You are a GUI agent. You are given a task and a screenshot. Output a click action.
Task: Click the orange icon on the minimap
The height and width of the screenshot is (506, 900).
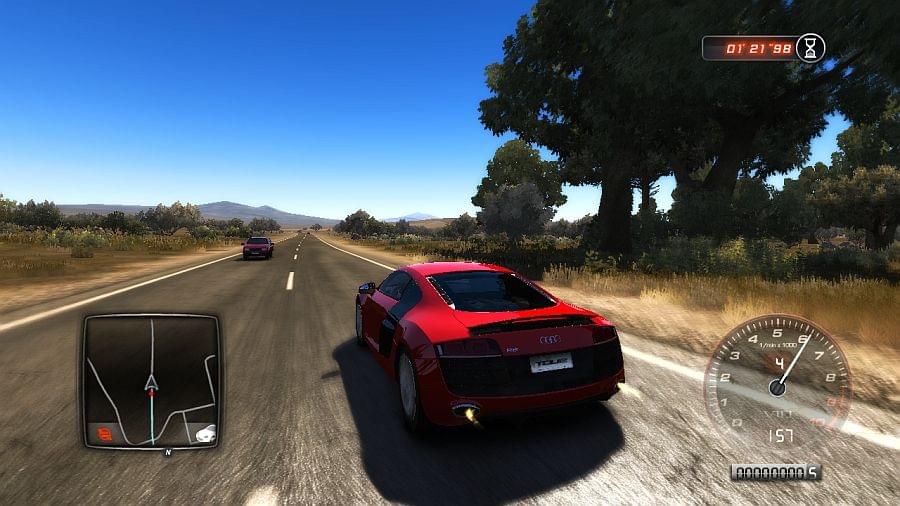point(104,433)
